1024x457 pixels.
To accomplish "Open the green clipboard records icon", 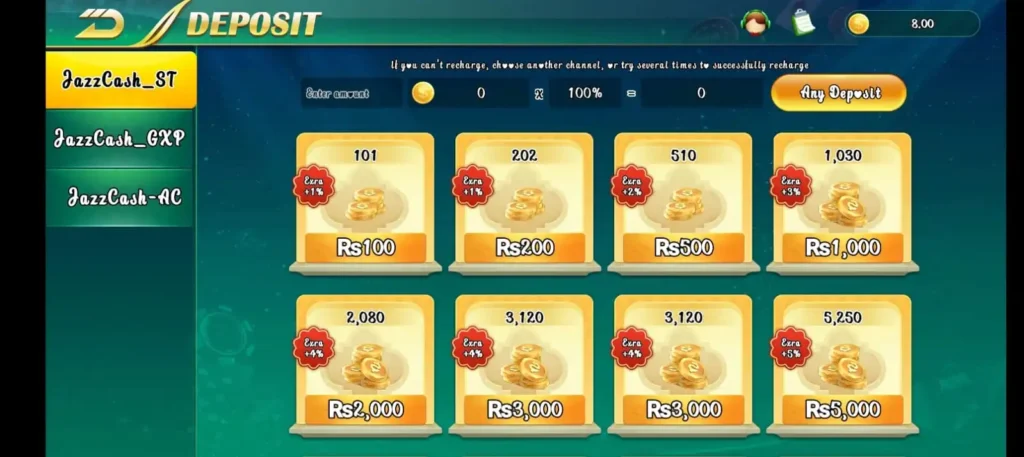I will [x=802, y=21].
